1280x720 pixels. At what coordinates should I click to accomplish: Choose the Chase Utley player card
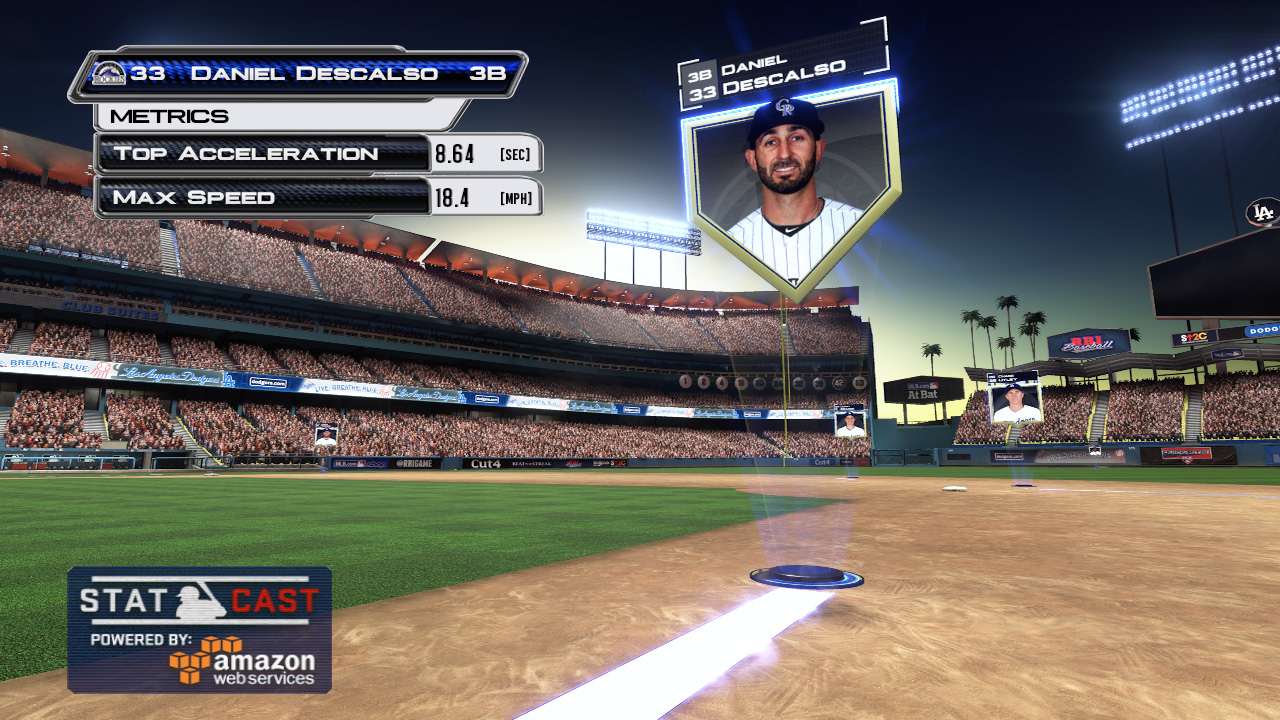[x=1014, y=398]
